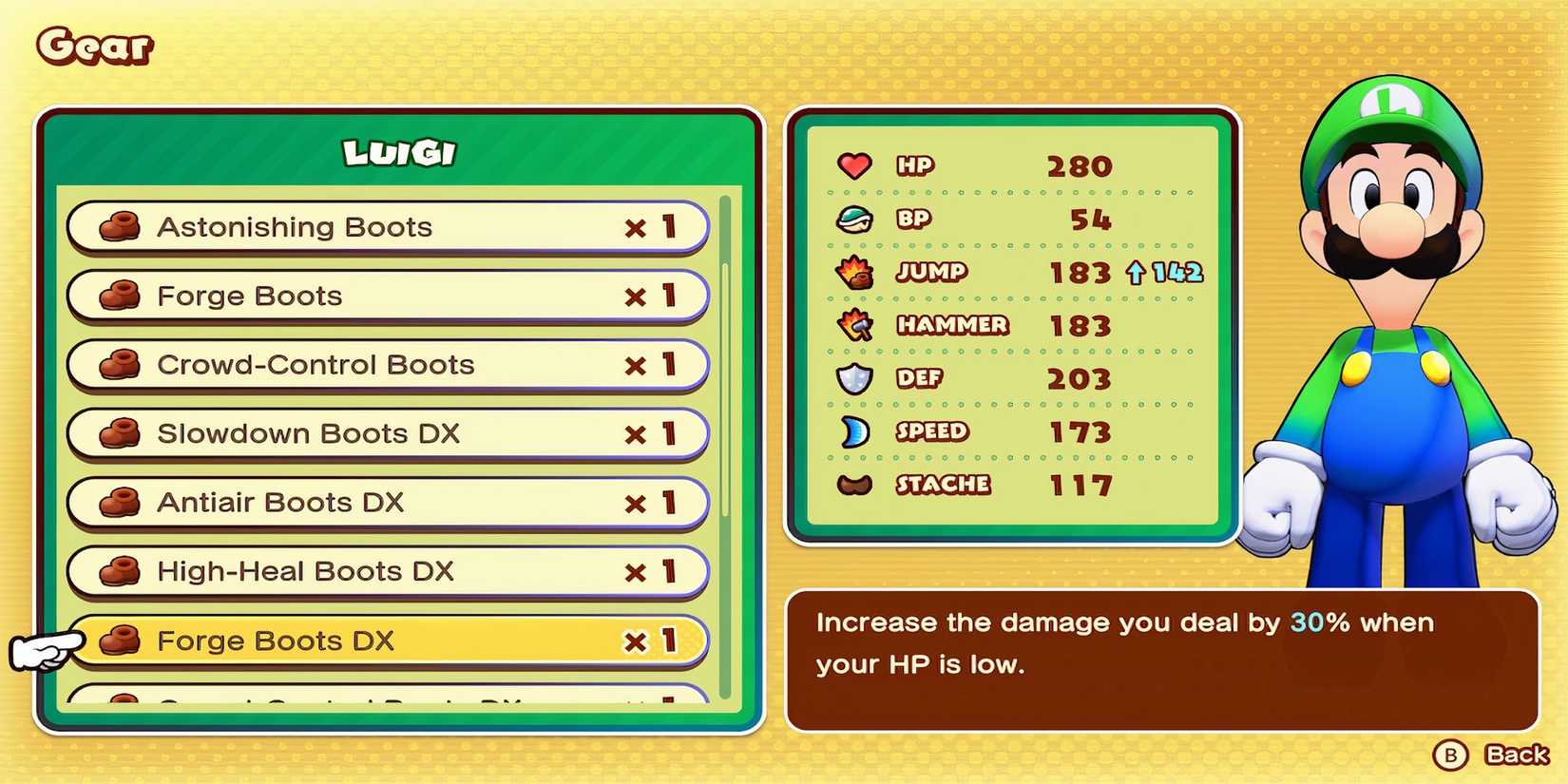Screen dimensions: 1568x784
Task: Select High-Heal Boots DX
Action: [x=380, y=571]
